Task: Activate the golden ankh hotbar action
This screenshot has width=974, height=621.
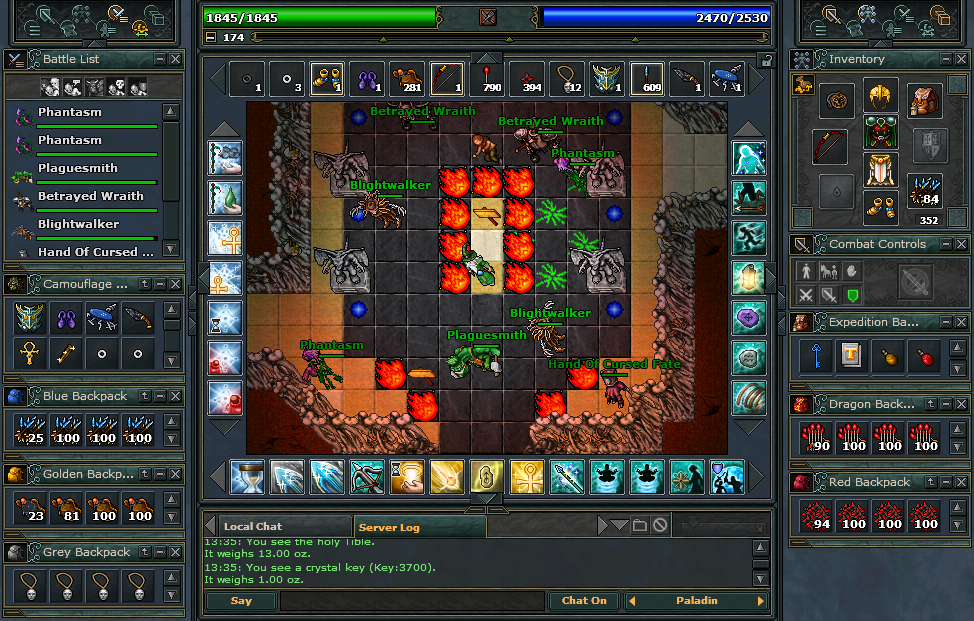Action: 526,477
